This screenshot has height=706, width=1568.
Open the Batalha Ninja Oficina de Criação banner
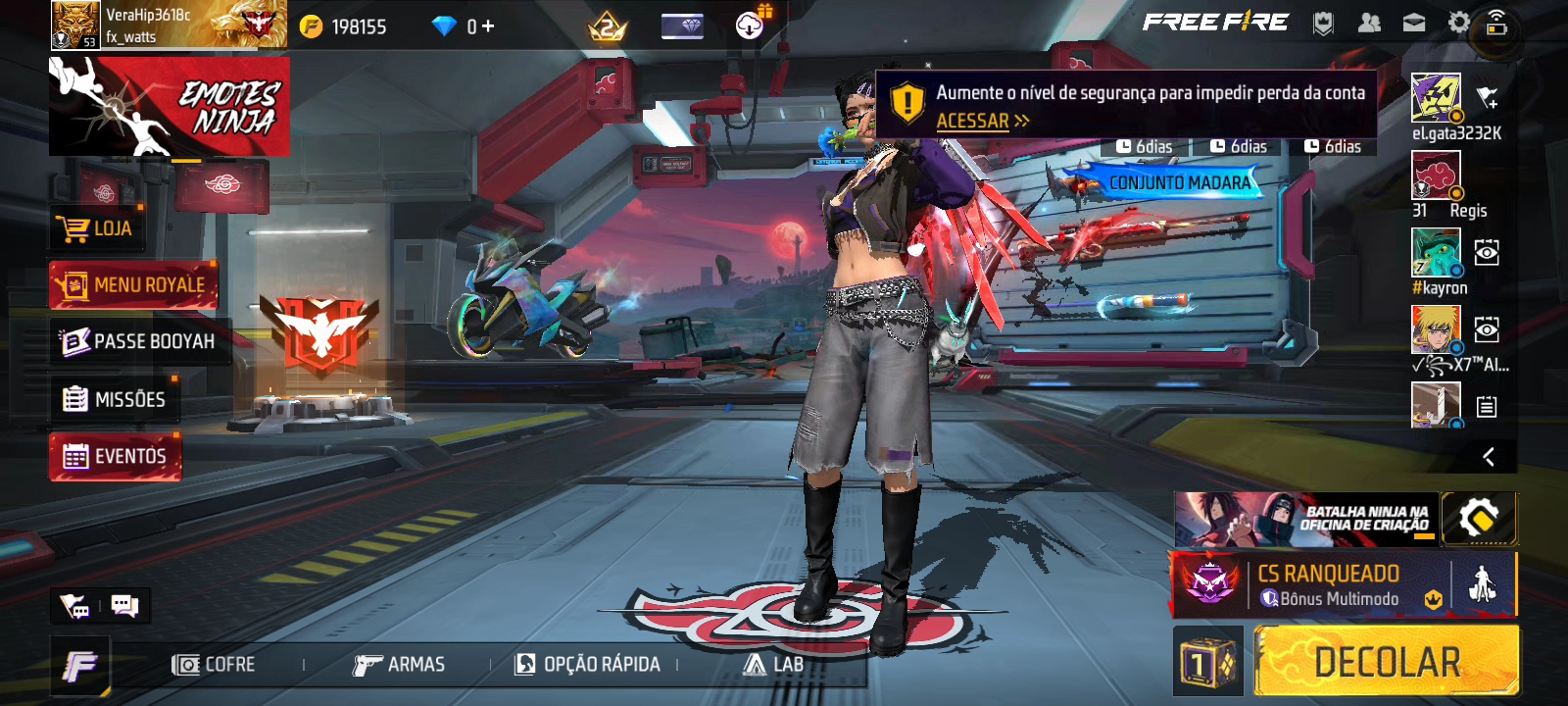click(1305, 519)
